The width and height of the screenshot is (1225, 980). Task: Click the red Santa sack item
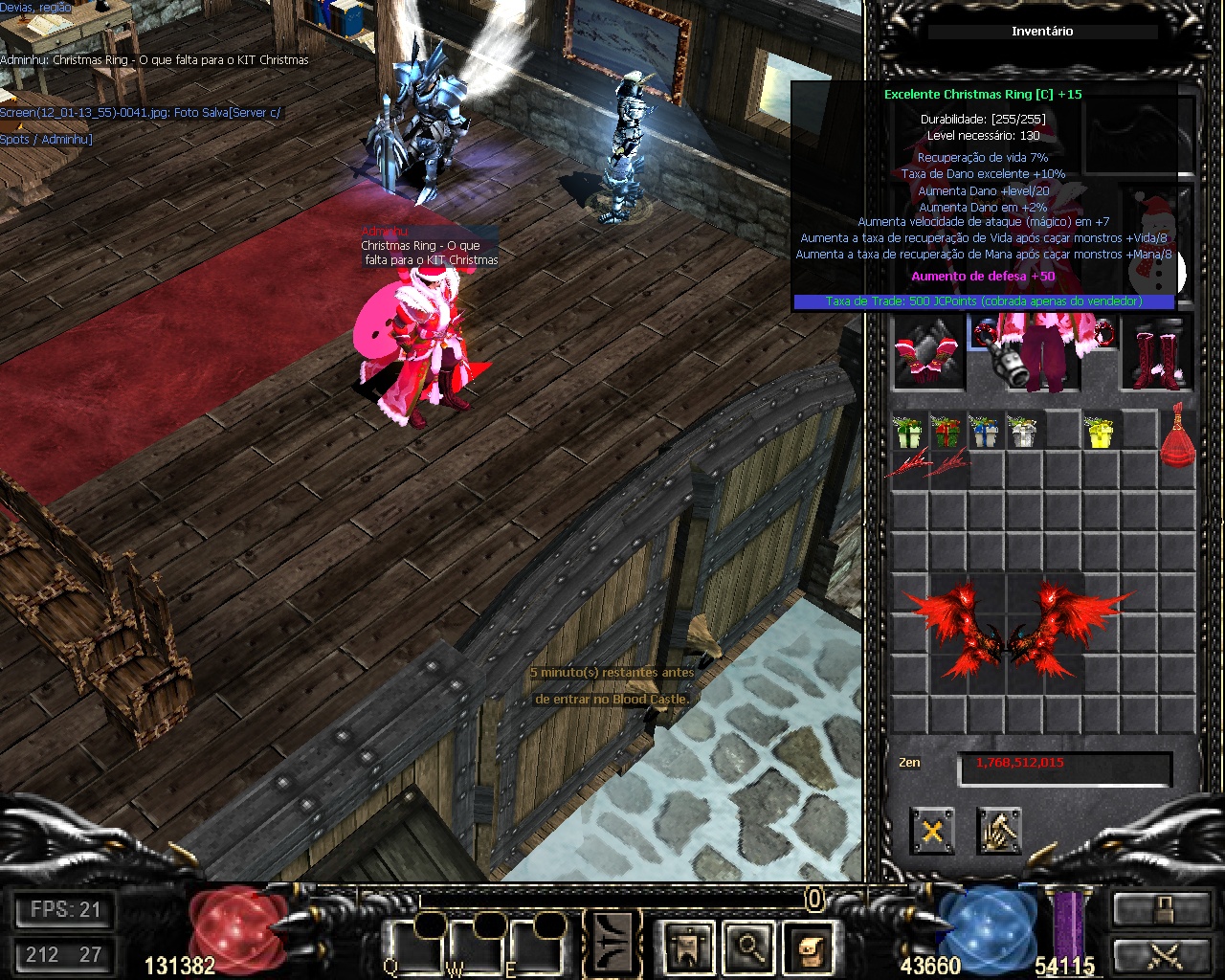[1178, 437]
